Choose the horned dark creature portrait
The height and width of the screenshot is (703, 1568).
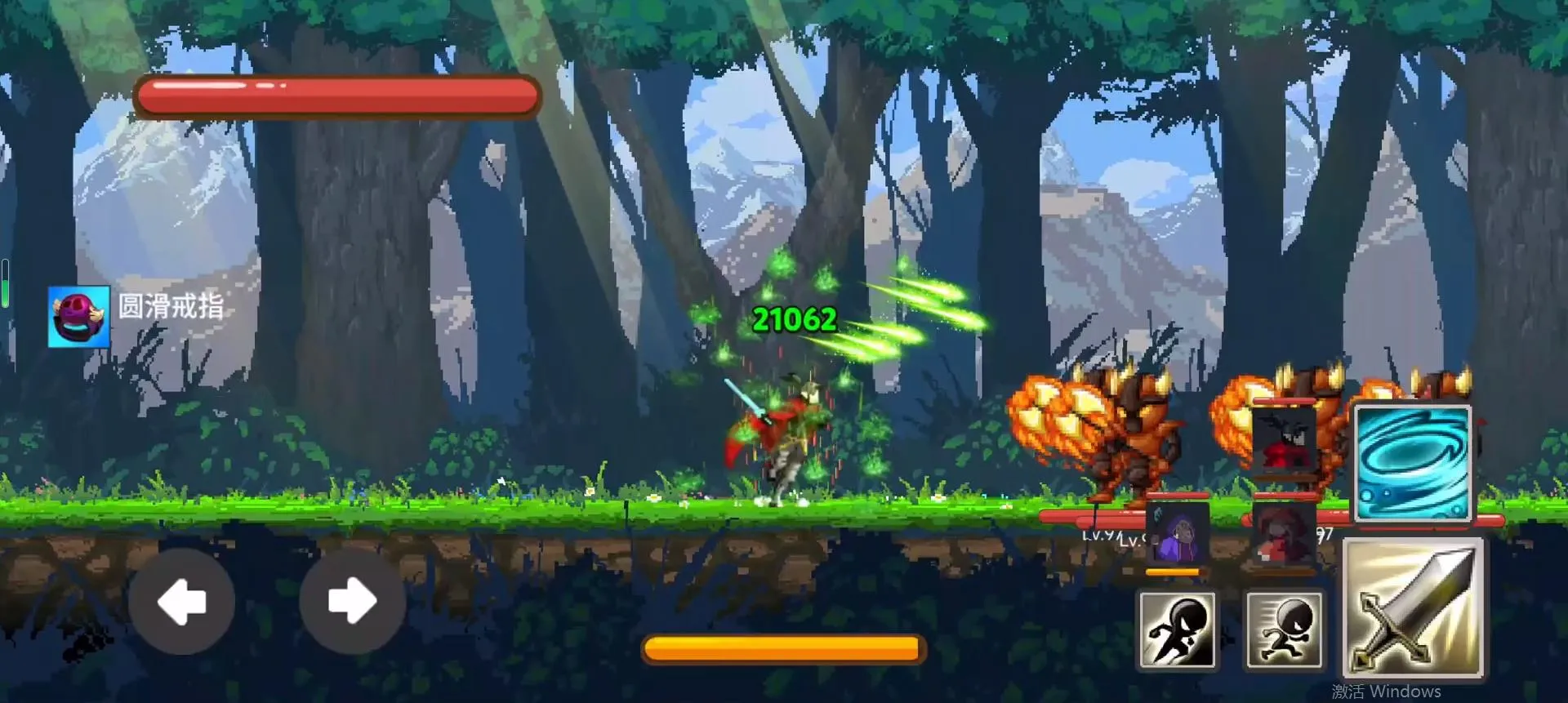(x=1283, y=441)
